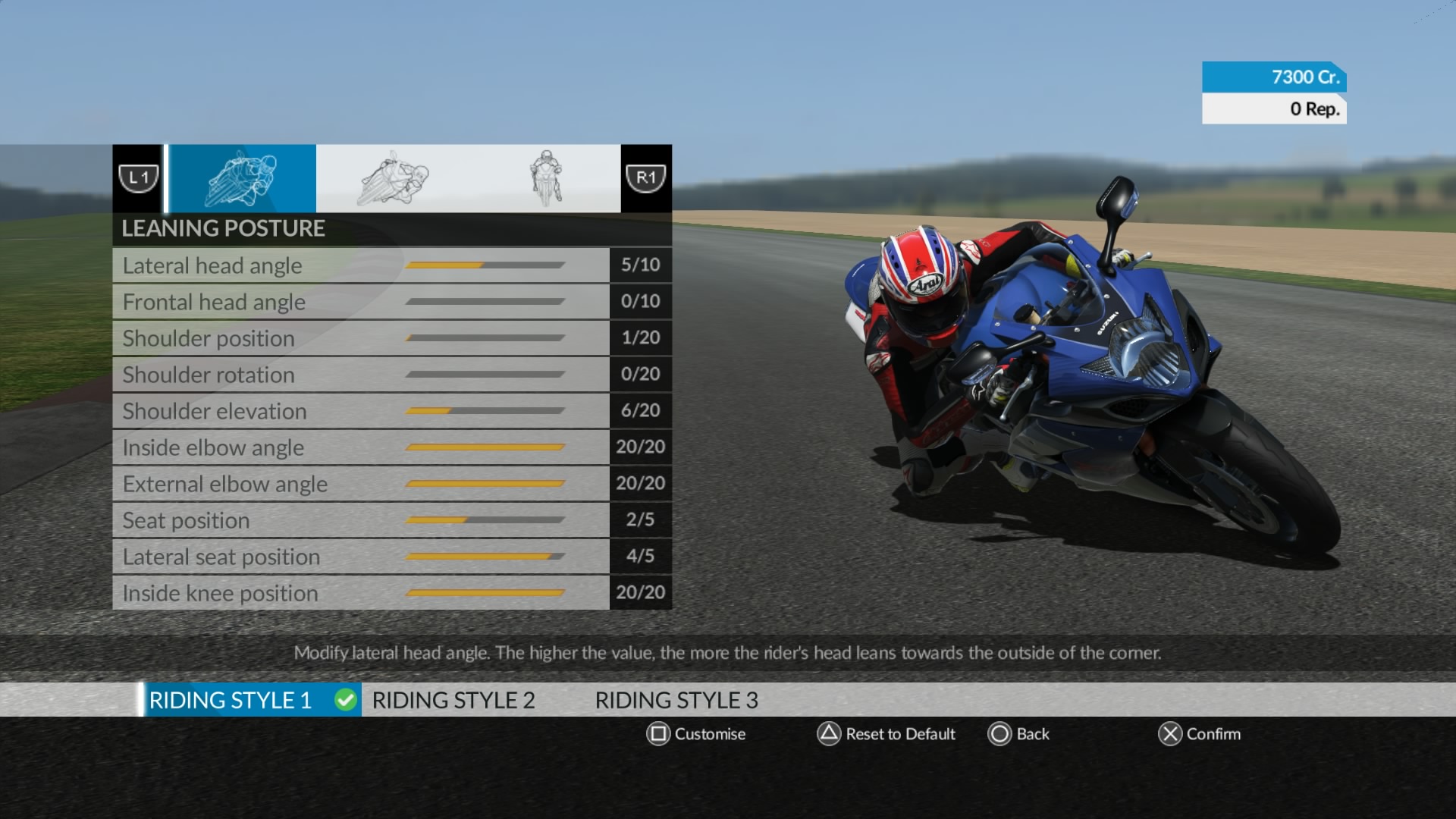Image resolution: width=1456 pixels, height=819 pixels.
Task: Adjust the Lateral seat position slider
Action: pos(485,557)
